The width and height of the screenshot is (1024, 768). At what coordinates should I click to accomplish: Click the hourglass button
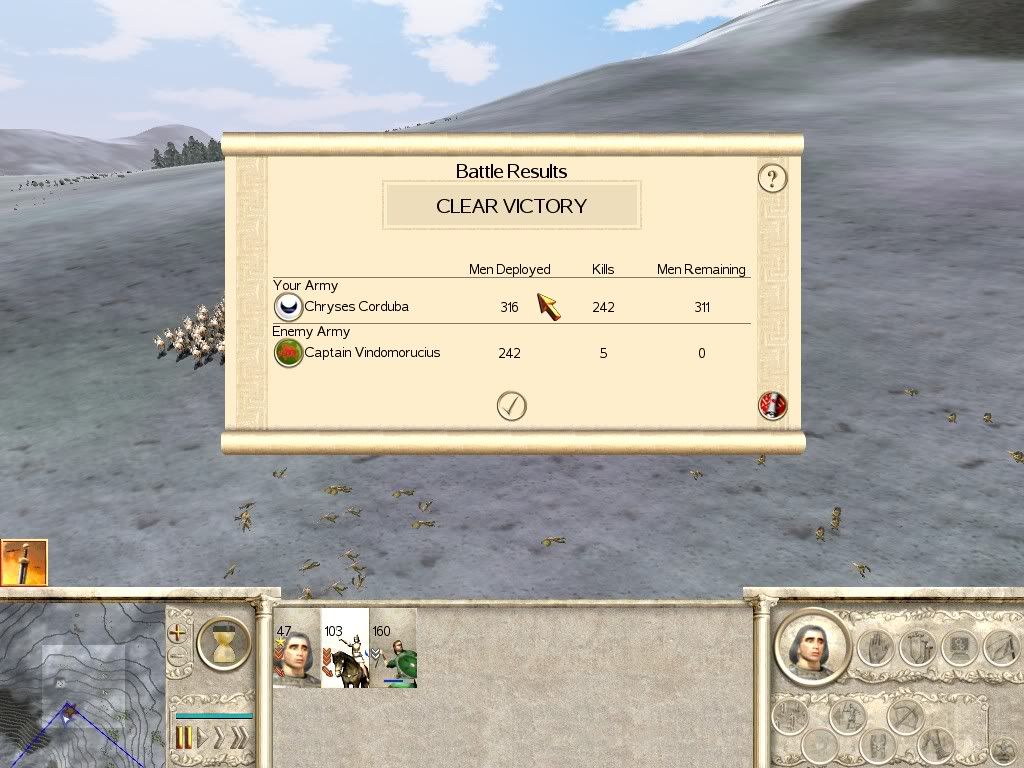click(x=224, y=643)
